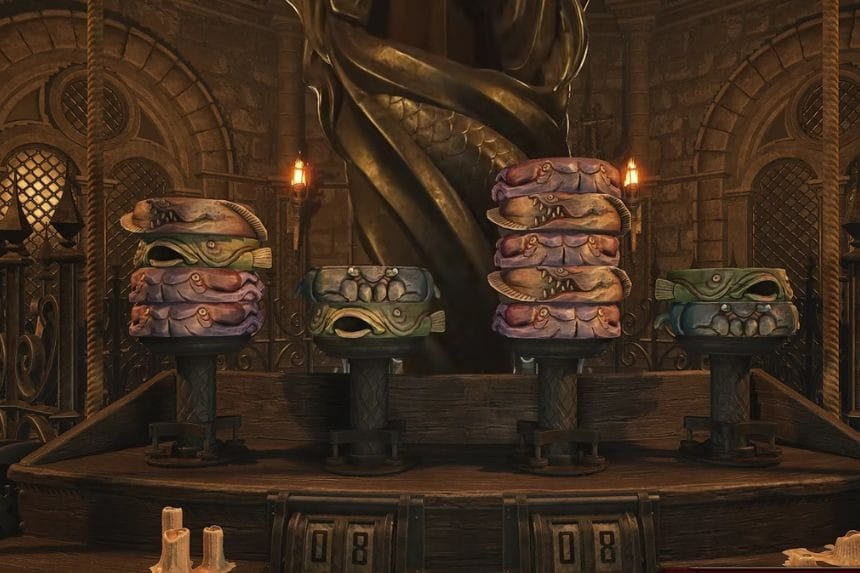Image resolution: width=860 pixels, height=573 pixels.
Task: Select the tallest five-fish stack
Action: click(x=557, y=248)
